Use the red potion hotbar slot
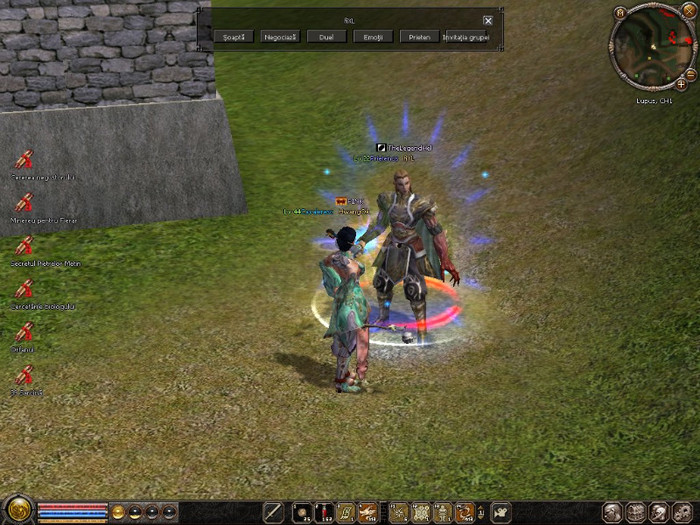Image resolution: width=700 pixels, height=525 pixels. click(x=323, y=512)
